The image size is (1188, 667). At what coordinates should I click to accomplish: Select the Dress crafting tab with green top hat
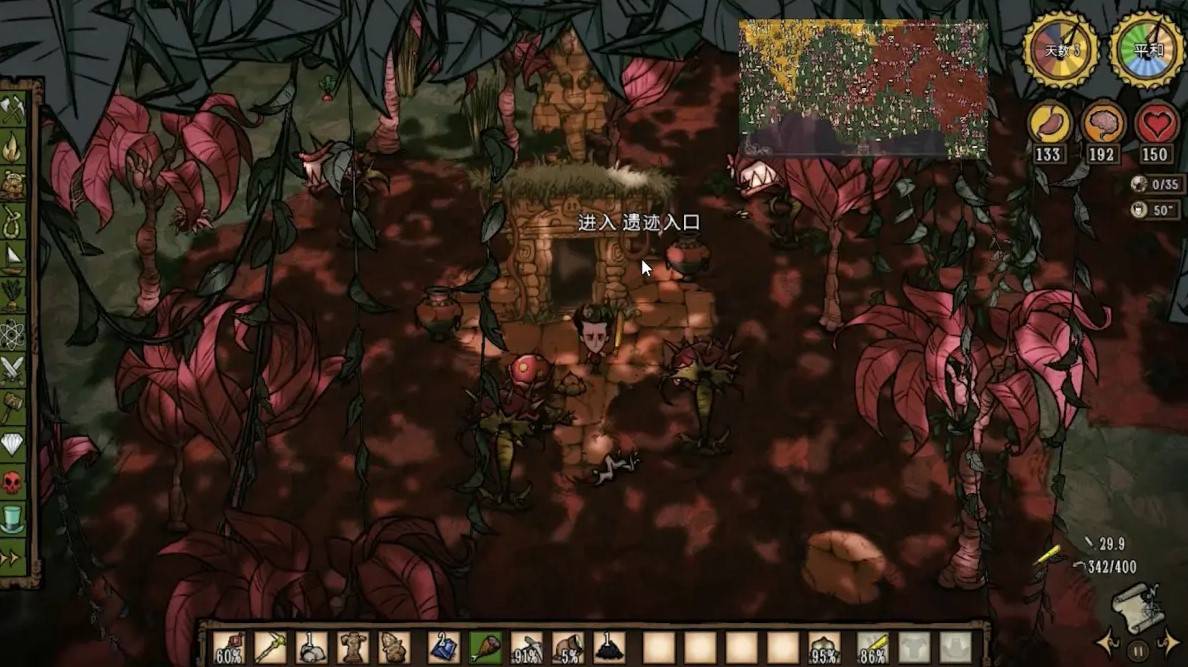(x=13, y=517)
